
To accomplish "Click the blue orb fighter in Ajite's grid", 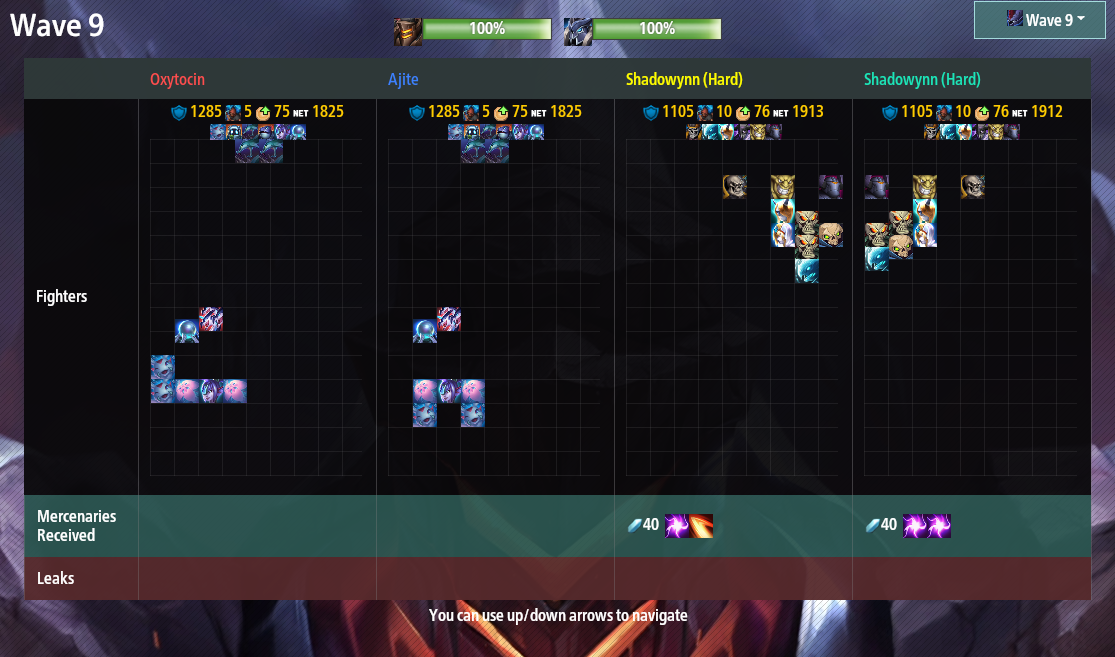I will 425,331.
